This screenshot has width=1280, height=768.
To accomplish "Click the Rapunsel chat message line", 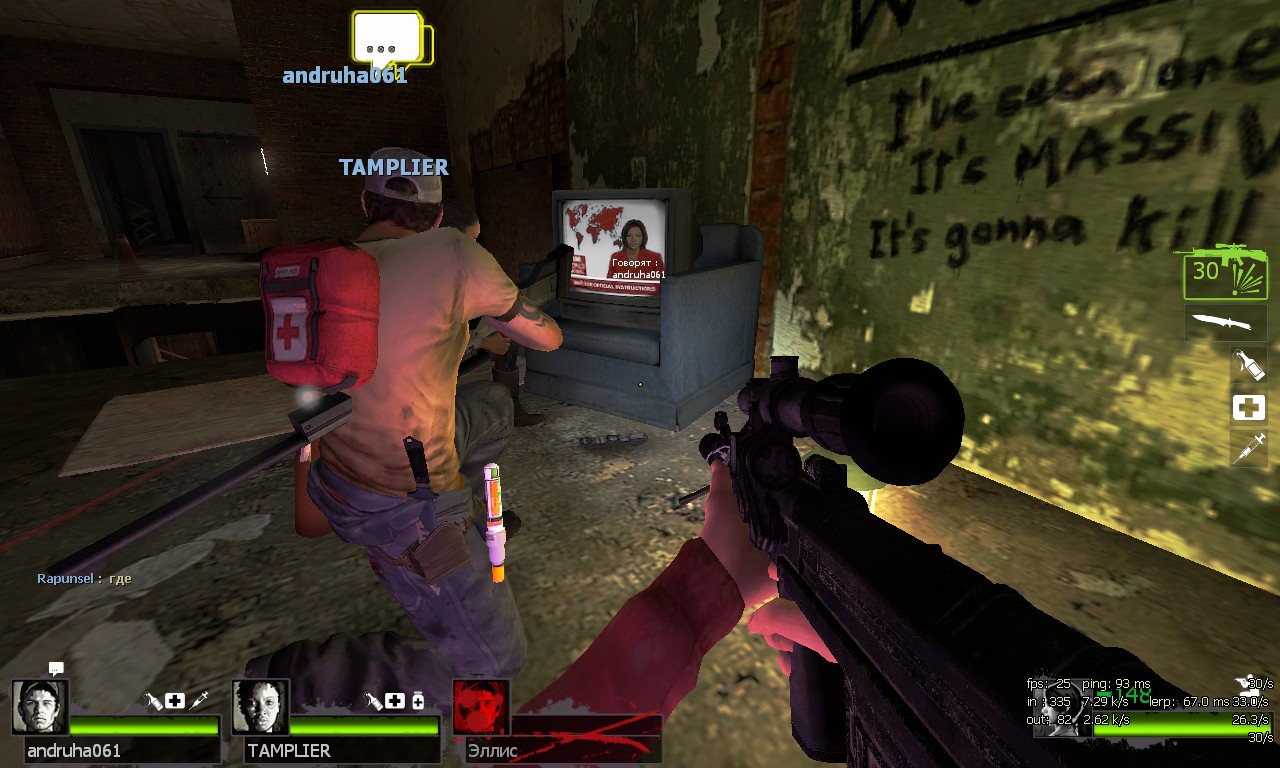I will [x=84, y=579].
